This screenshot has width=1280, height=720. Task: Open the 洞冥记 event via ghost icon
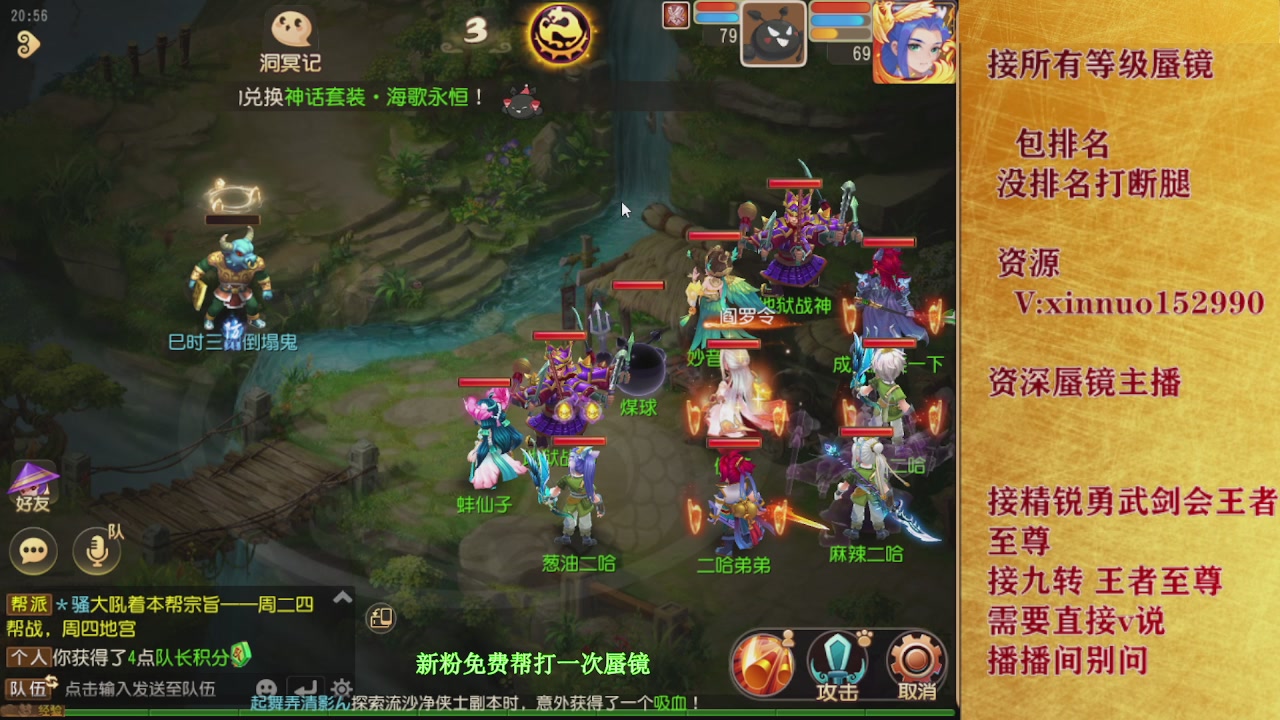(290, 30)
